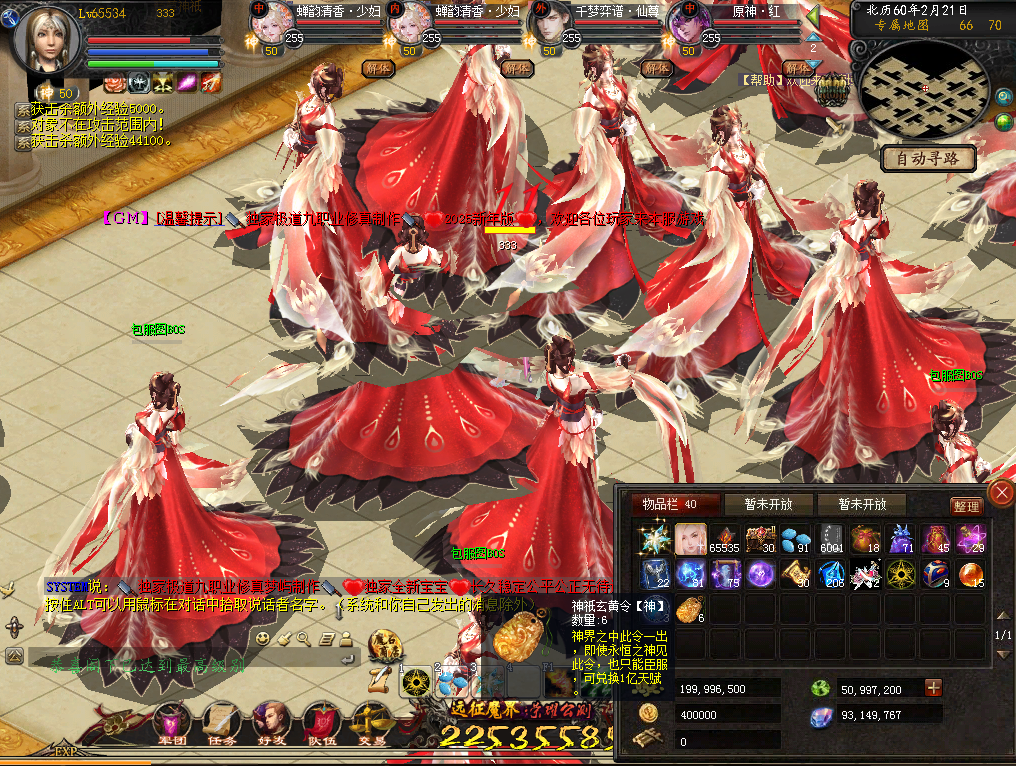The height and width of the screenshot is (766, 1016).
Task: Select the blonde woman portrait item
Action: [691, 540]
